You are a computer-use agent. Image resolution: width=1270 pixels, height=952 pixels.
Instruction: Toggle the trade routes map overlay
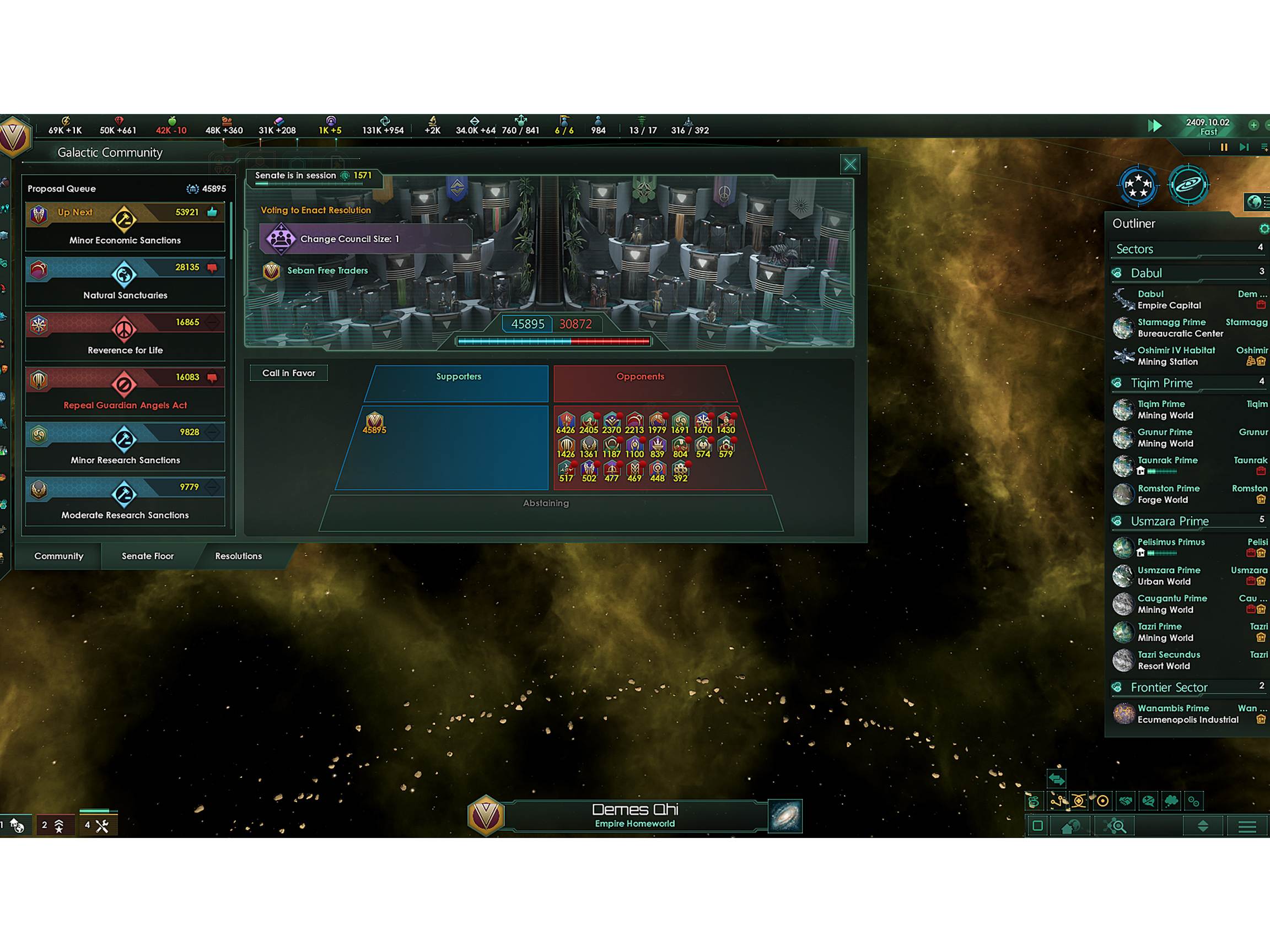[x=1034, y=802]
